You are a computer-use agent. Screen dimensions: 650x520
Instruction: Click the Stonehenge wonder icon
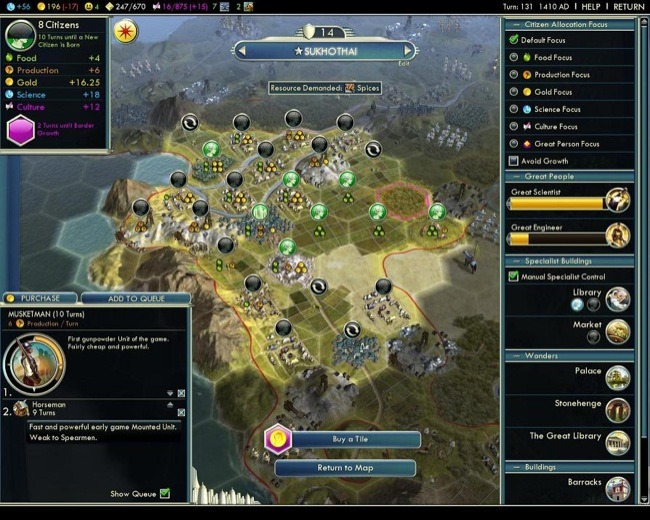(617, 408)
